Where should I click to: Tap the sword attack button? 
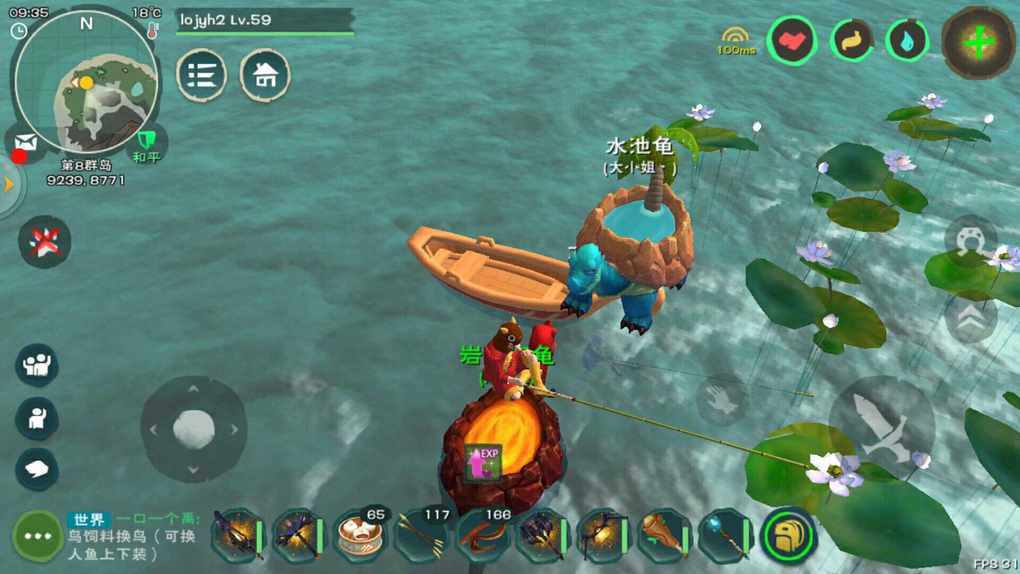[x=881, y=427]
